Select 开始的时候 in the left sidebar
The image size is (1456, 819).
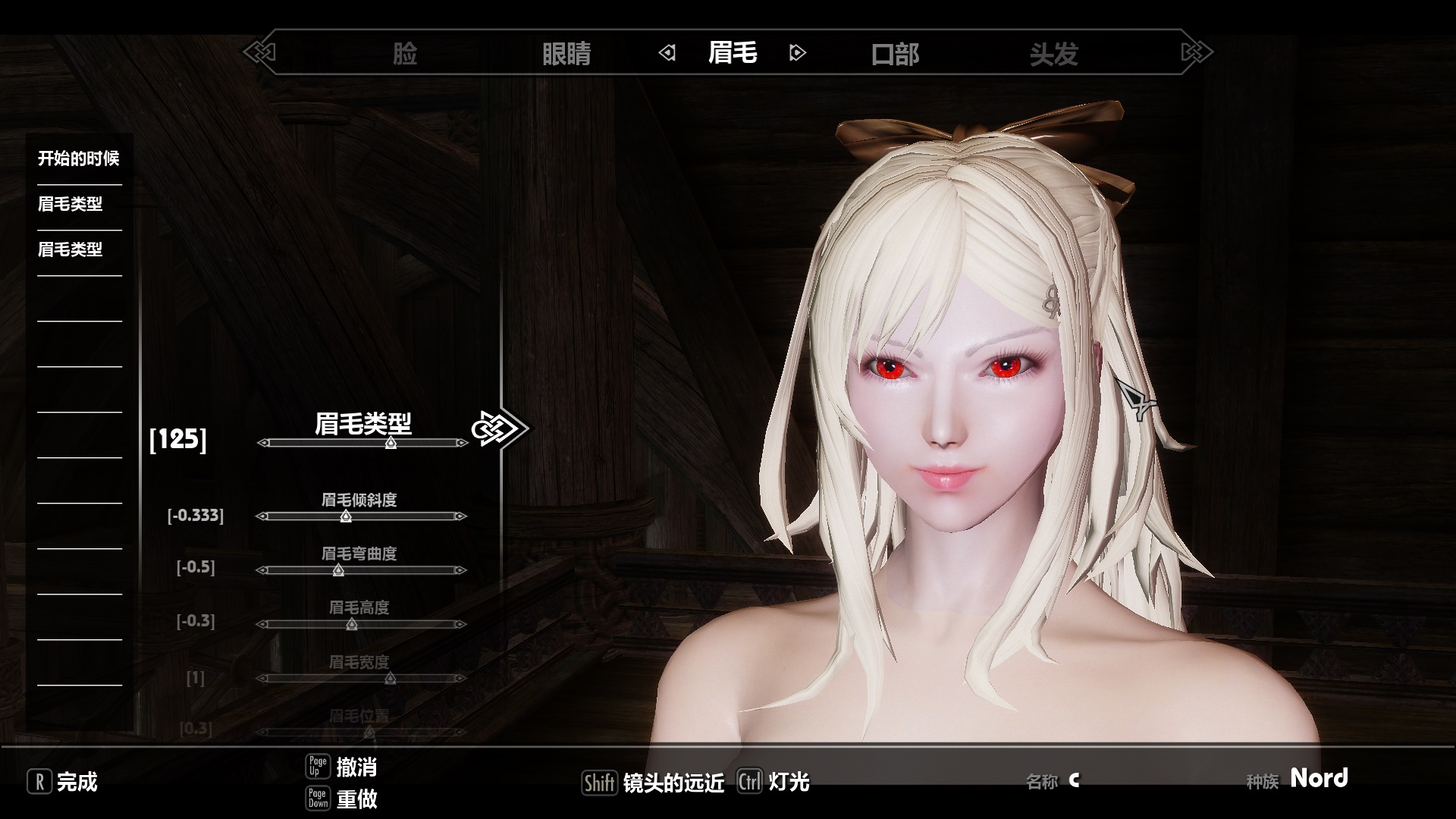[x=80, y=159]
